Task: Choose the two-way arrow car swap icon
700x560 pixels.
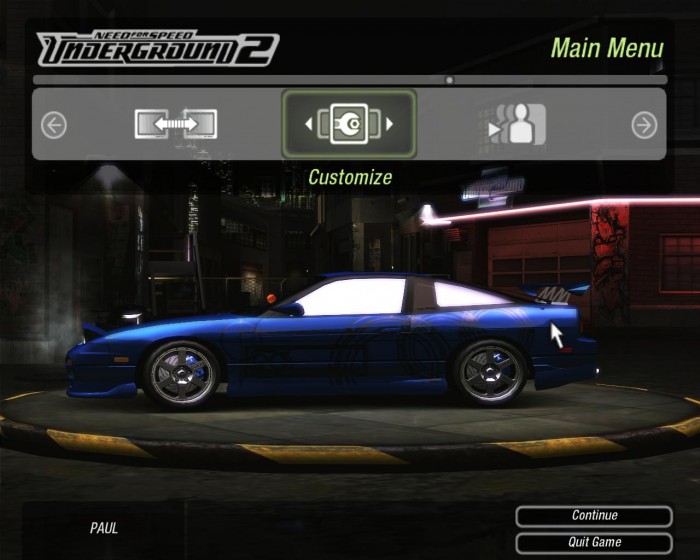Action: tap(176, 124)
